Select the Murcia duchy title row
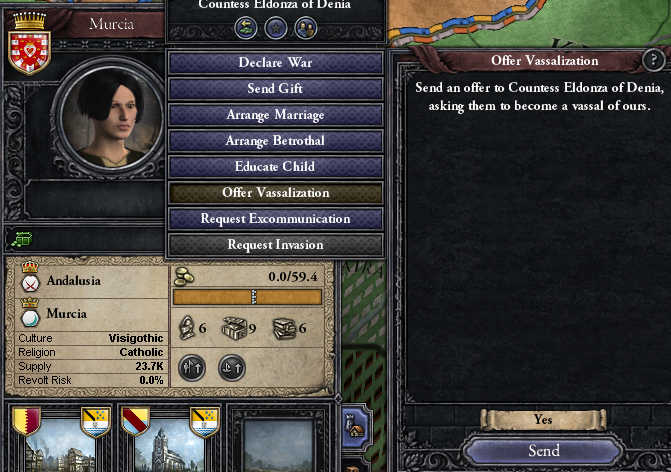 65,314
